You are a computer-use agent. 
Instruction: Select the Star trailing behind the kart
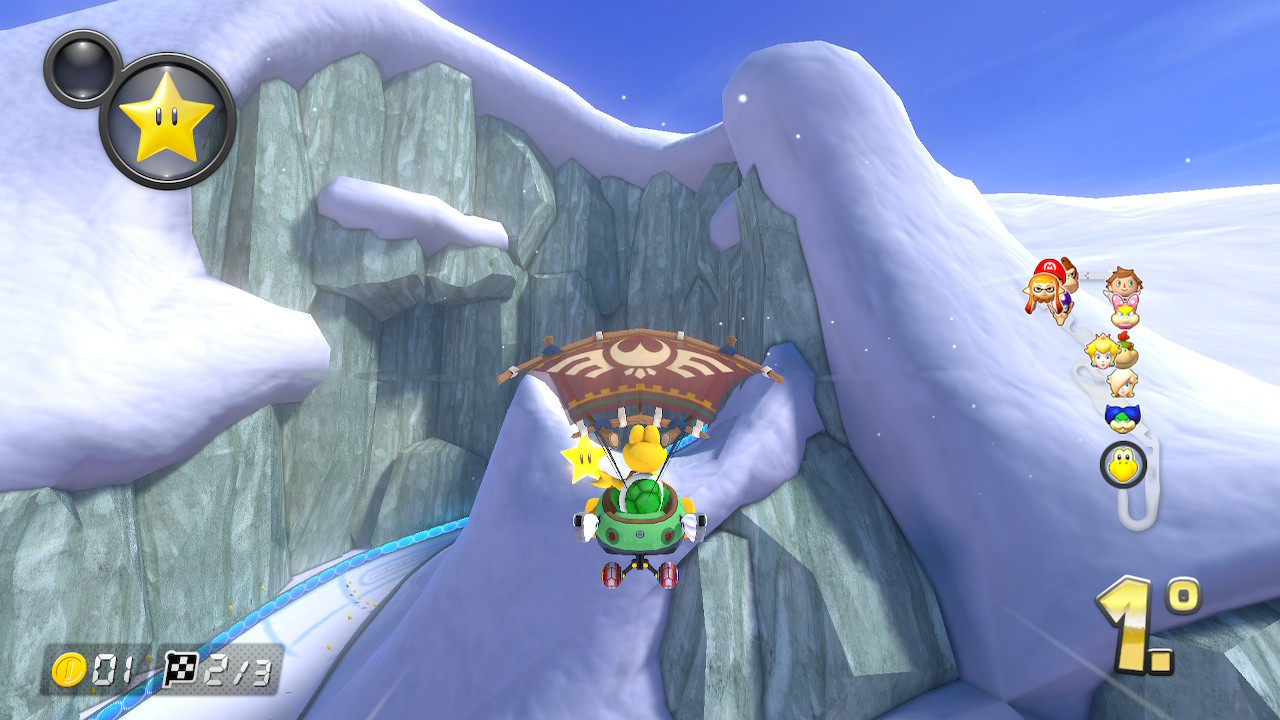tap(585, 460)
